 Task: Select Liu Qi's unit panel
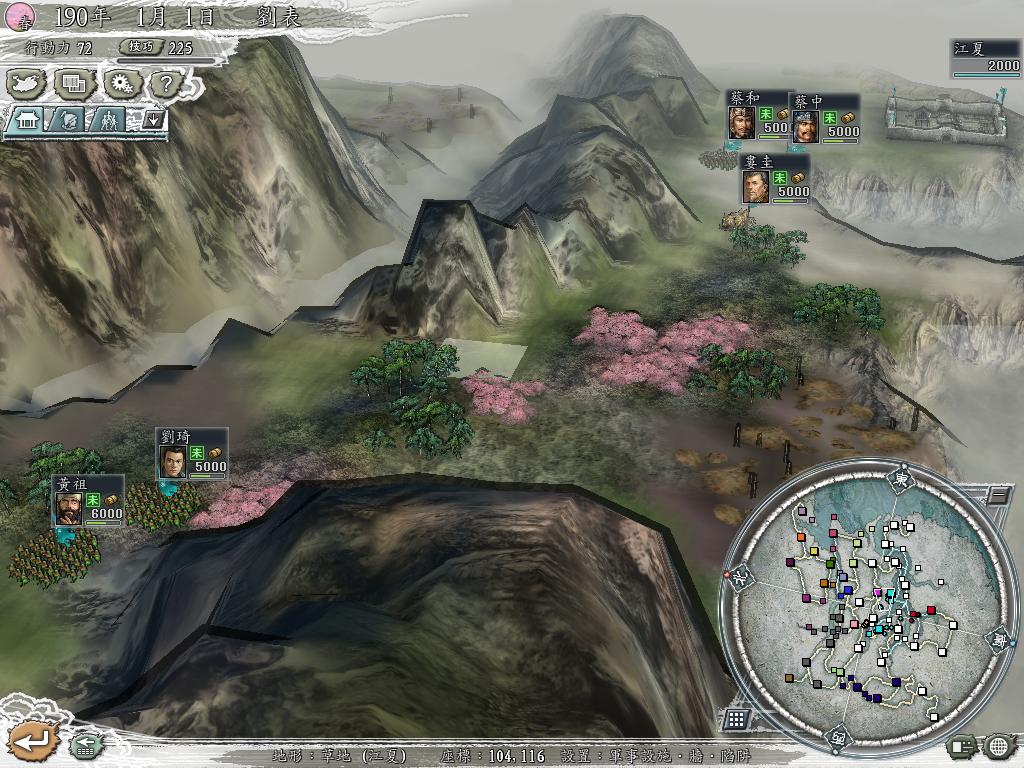click(192, 453)
